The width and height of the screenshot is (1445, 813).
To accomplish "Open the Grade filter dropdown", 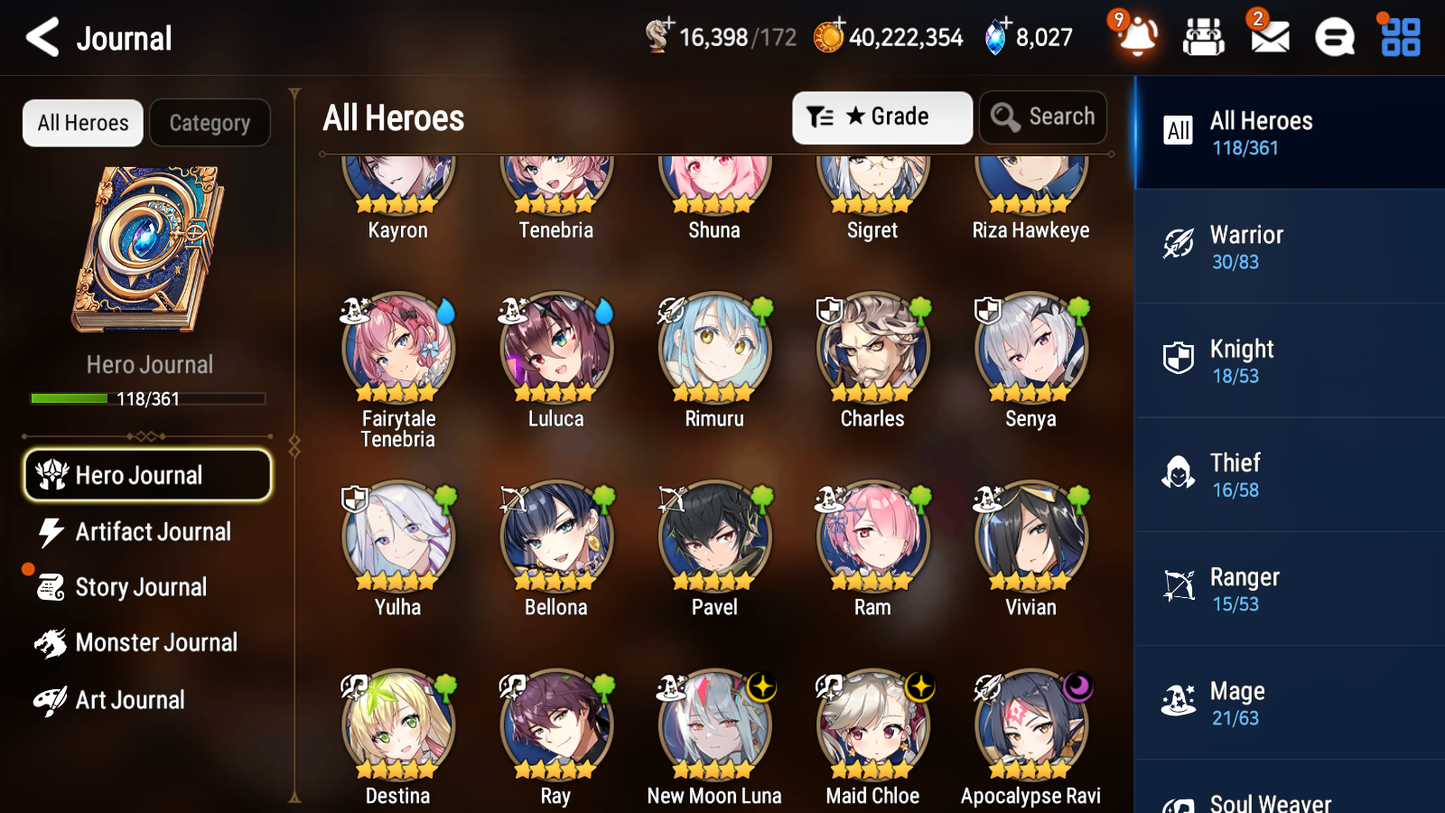I will [x=881, y=117].
